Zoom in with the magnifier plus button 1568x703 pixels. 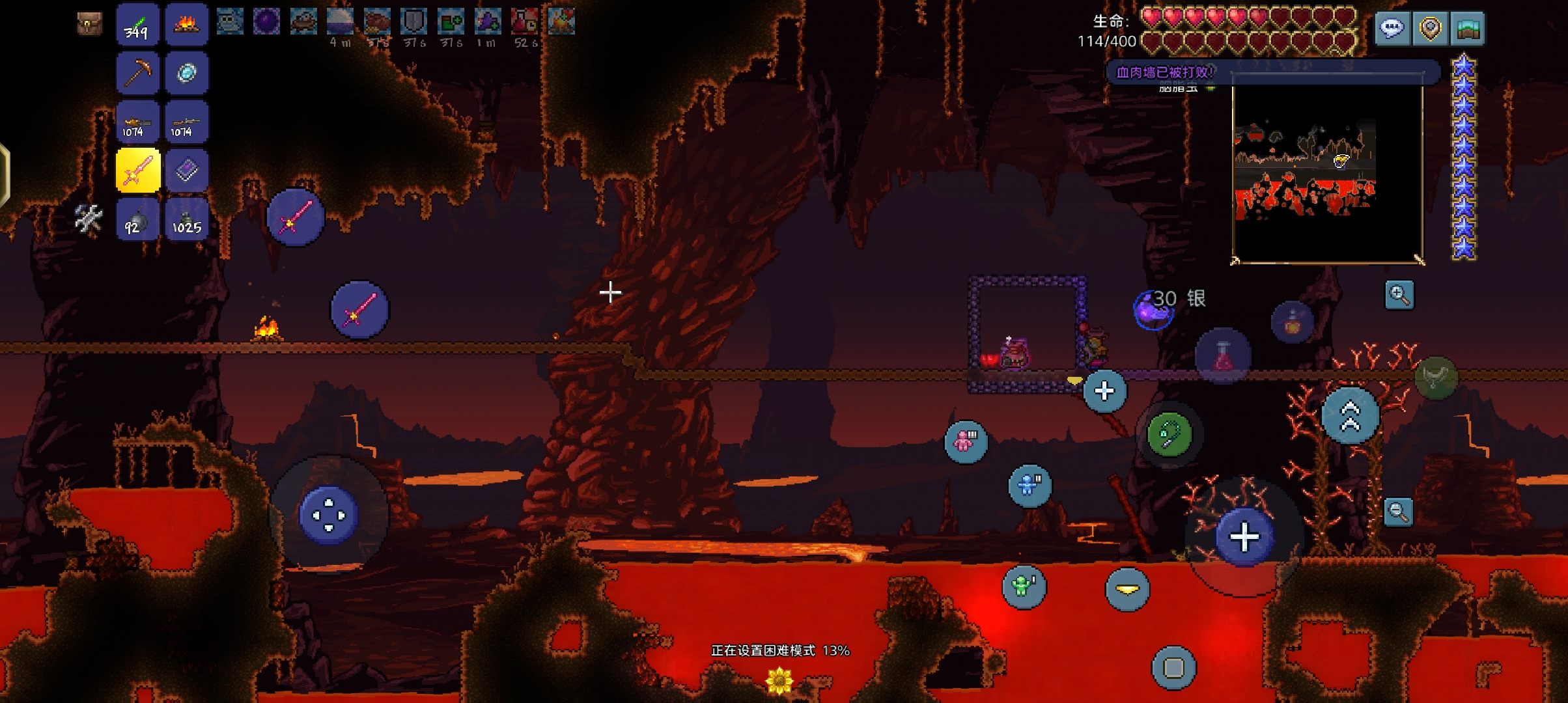(x=1399, y=295)
